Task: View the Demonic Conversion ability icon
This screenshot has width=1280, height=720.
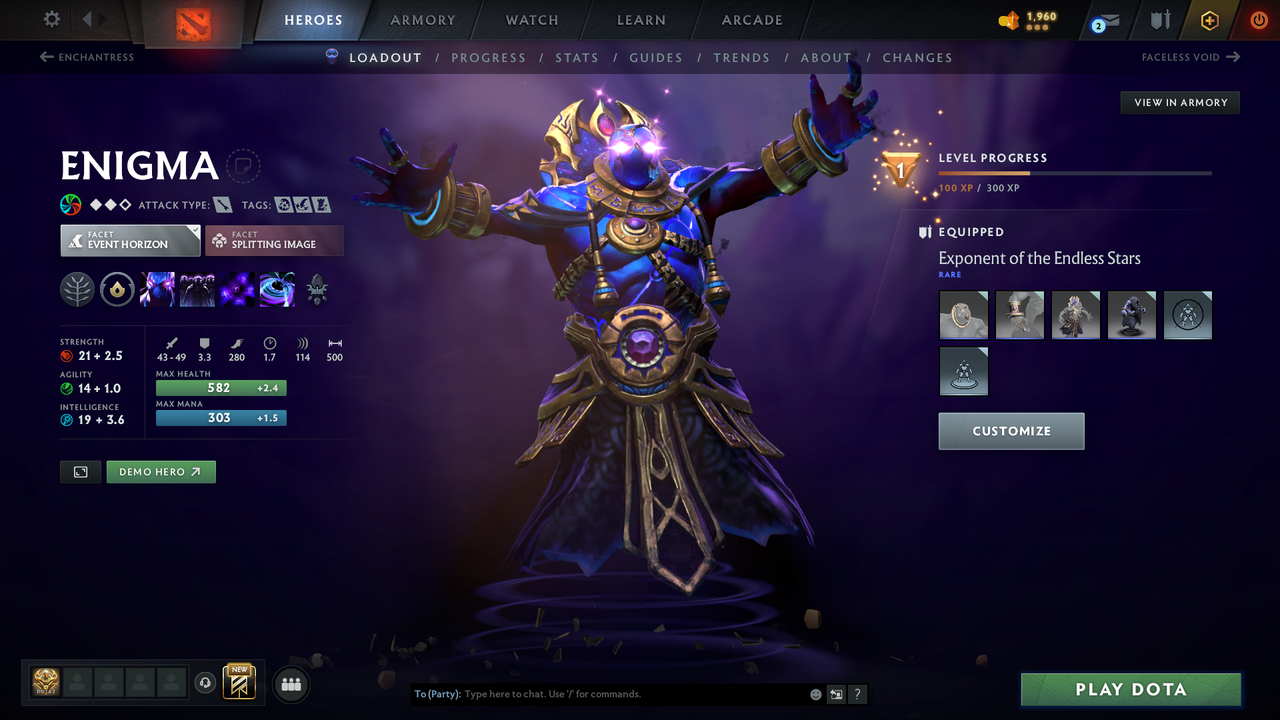Action: (197, 289)
